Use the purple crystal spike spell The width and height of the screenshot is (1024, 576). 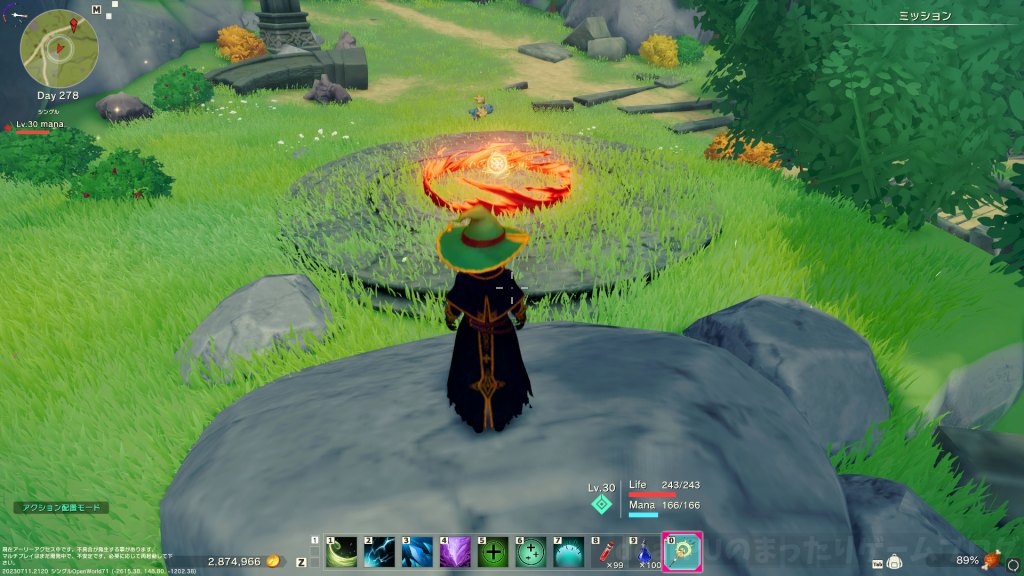pyautogui.click(x=455, y=552)
